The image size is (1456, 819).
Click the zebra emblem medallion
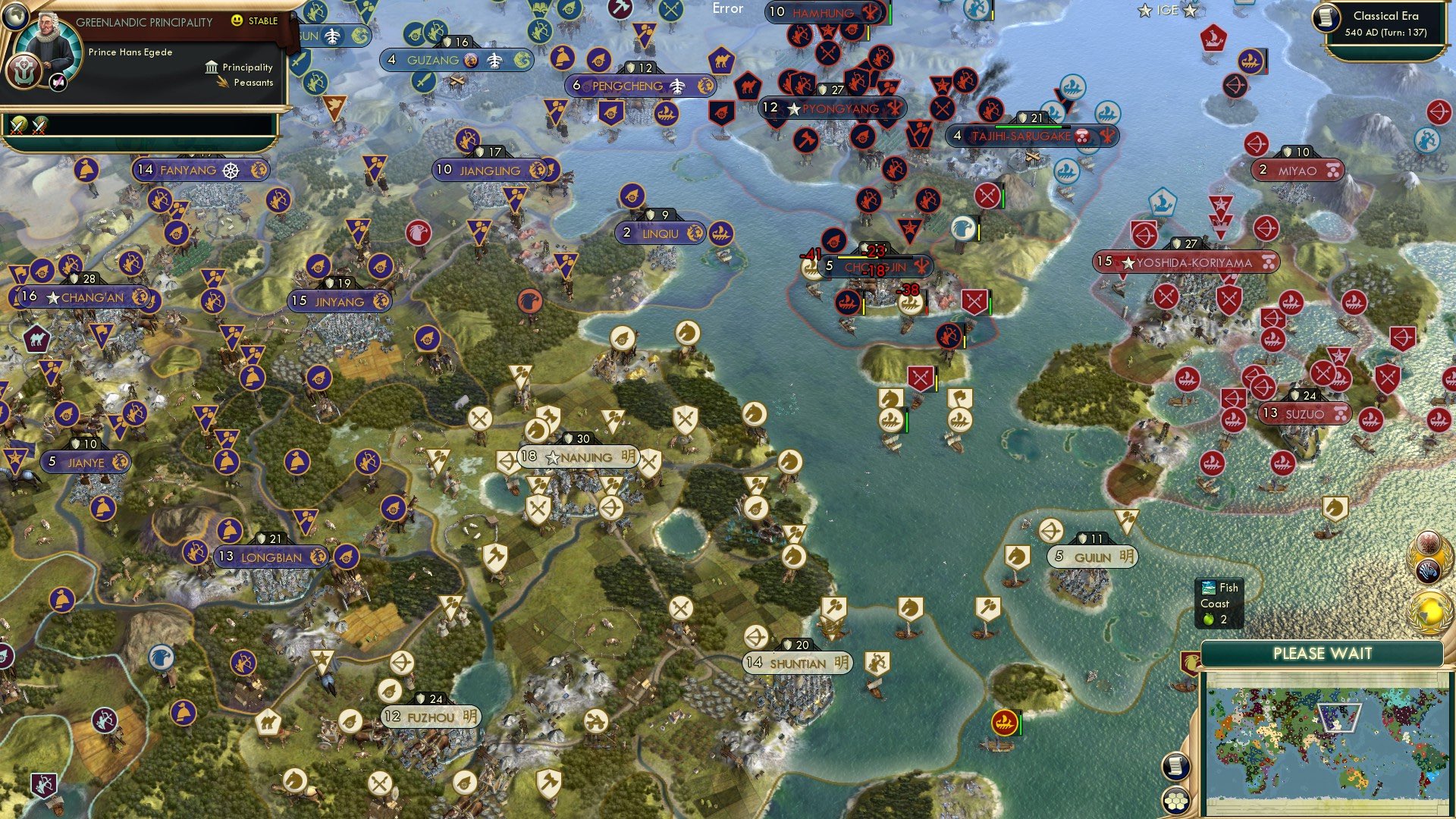coord(1428,570)
